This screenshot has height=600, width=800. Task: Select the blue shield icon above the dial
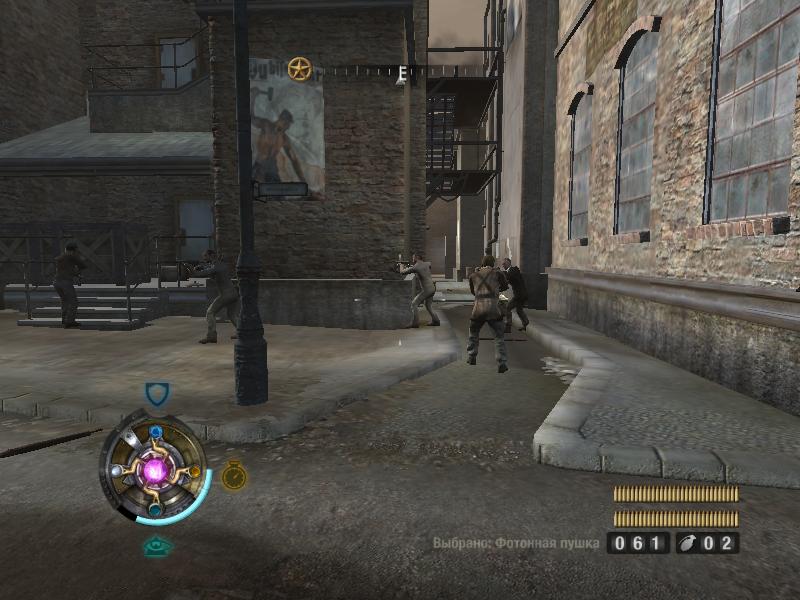157,394
